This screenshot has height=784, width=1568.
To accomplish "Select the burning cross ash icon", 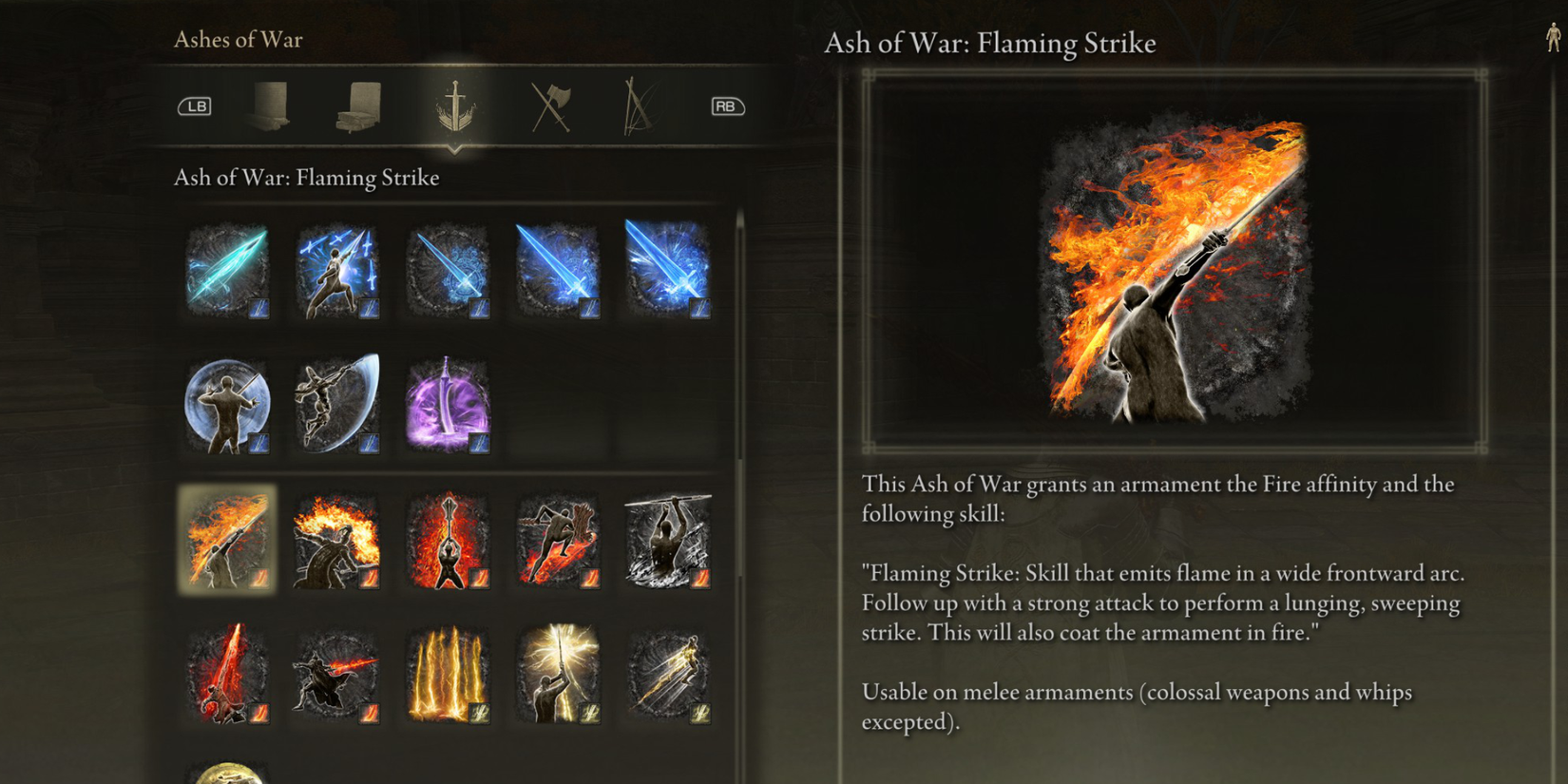I will click(448, 540).
